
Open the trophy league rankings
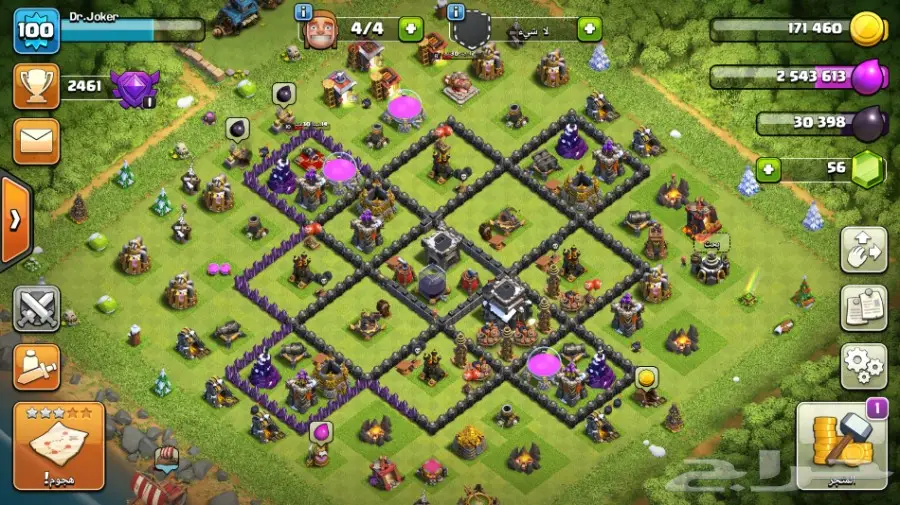36,87
